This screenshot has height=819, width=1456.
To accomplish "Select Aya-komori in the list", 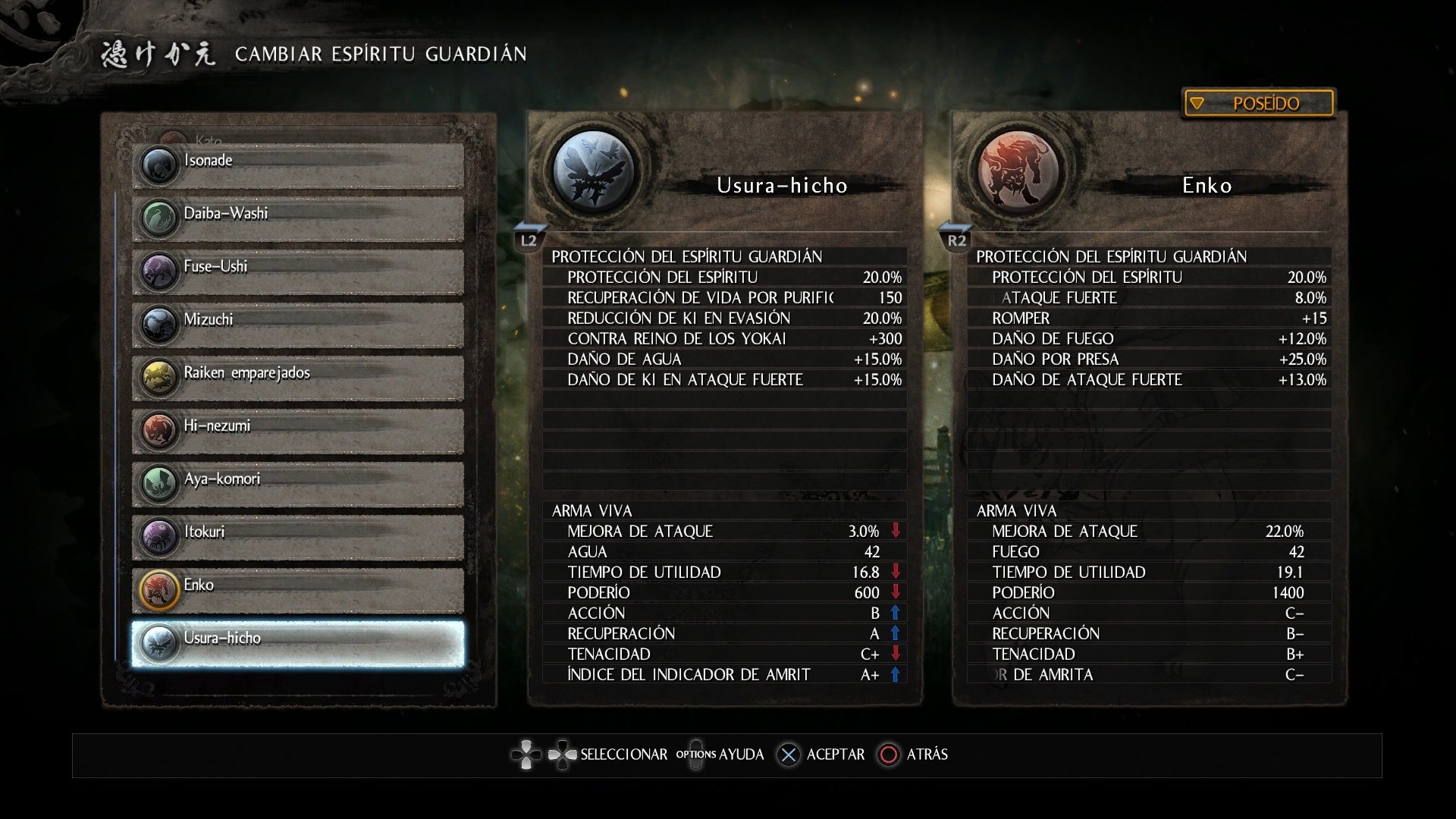I will tap(297, 483).
